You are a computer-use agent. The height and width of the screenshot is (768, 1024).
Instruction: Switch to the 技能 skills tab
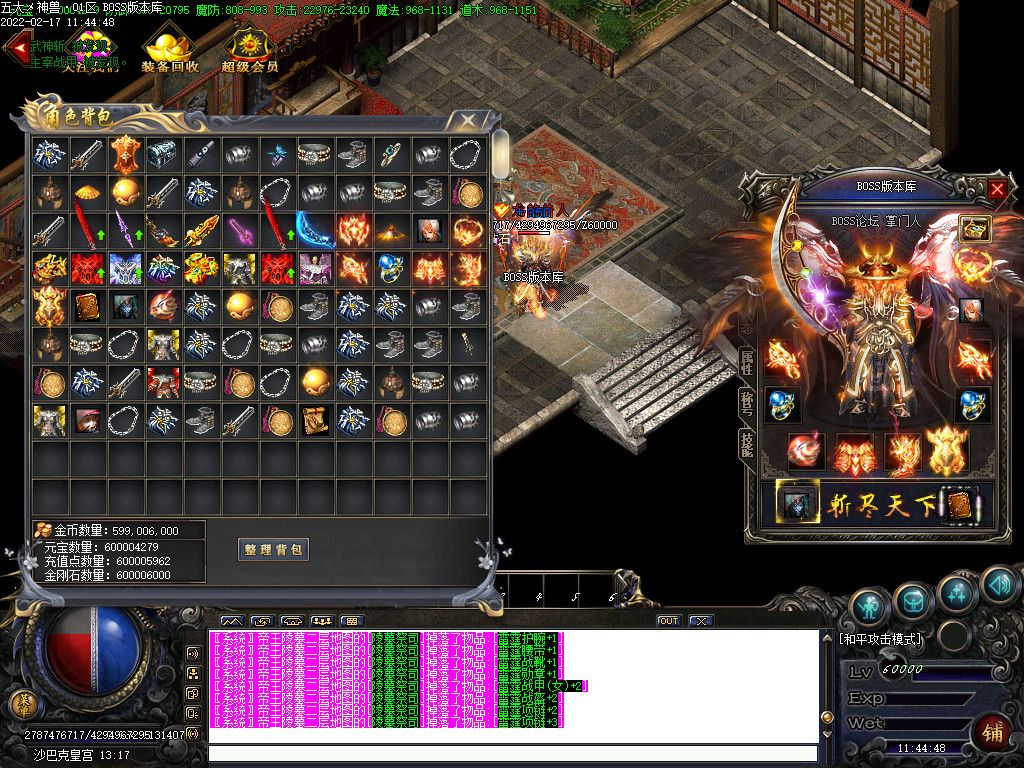click(x=746, y=444)
